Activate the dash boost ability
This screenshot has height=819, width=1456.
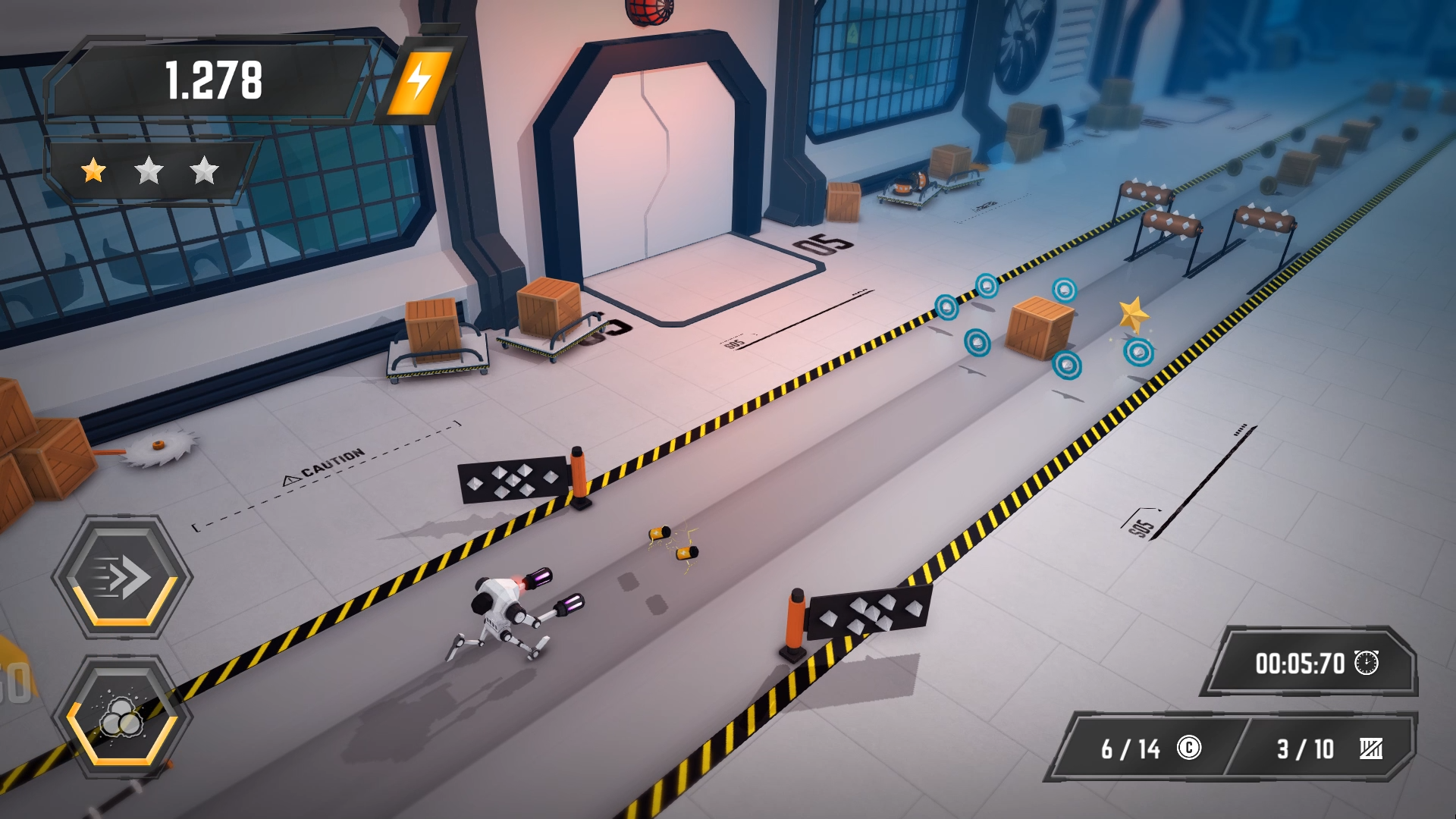point(122,577)
